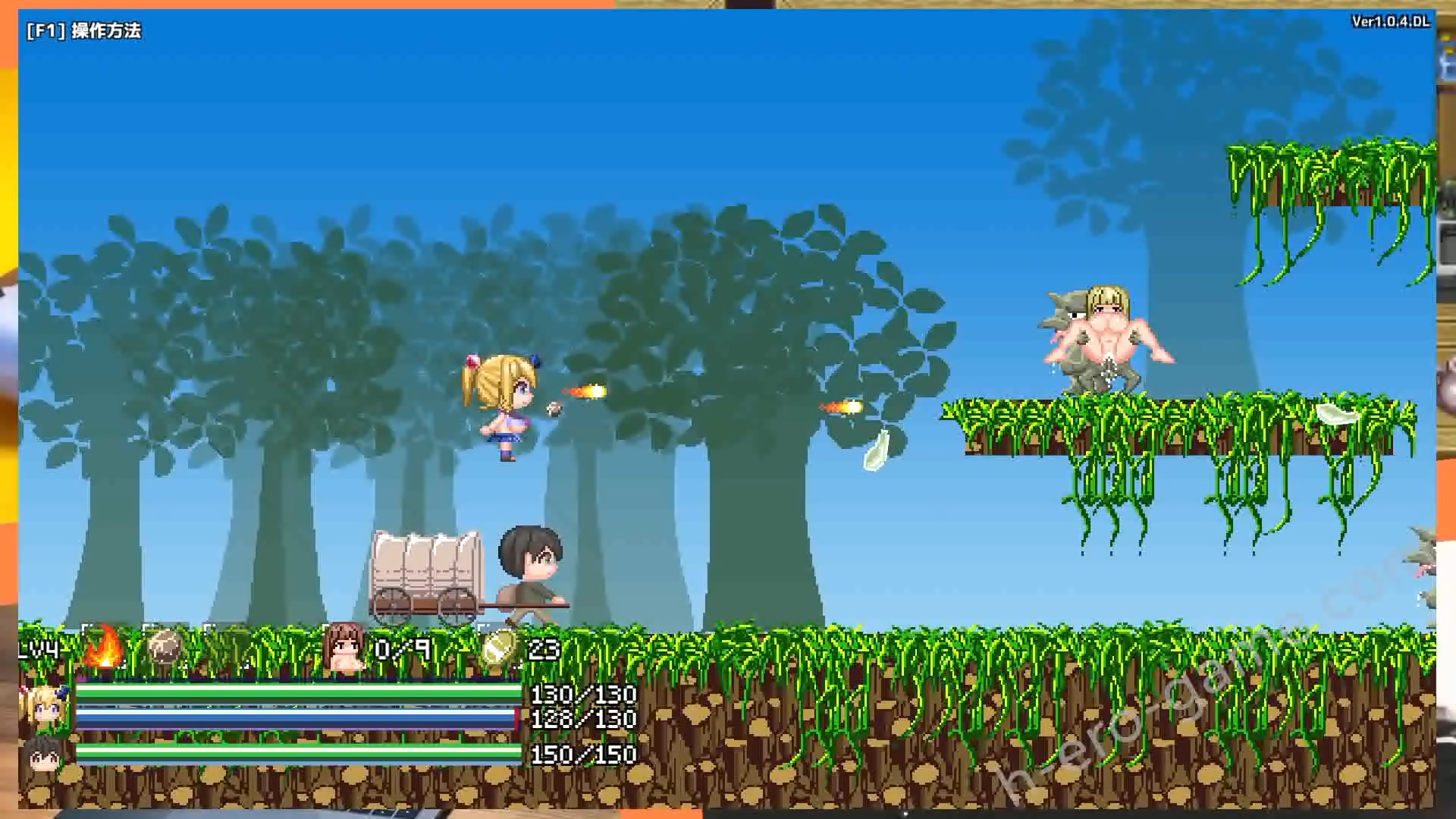Select the blonde heroine portrait

43,707
